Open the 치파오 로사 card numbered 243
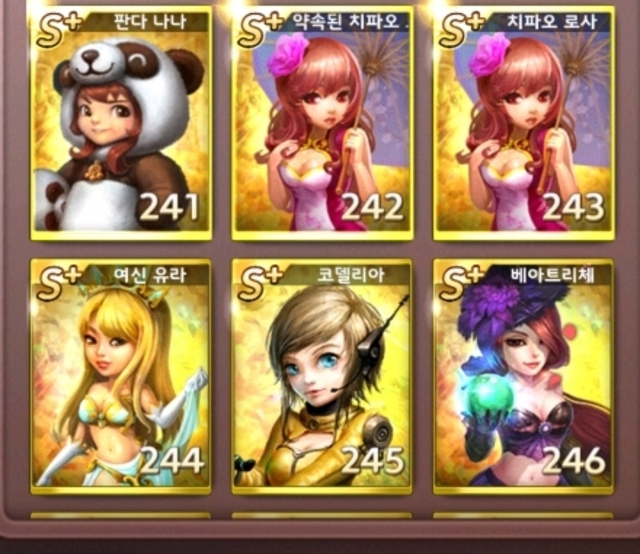The height and width of the screenshot is (554, 640). (x=523, y=124)
